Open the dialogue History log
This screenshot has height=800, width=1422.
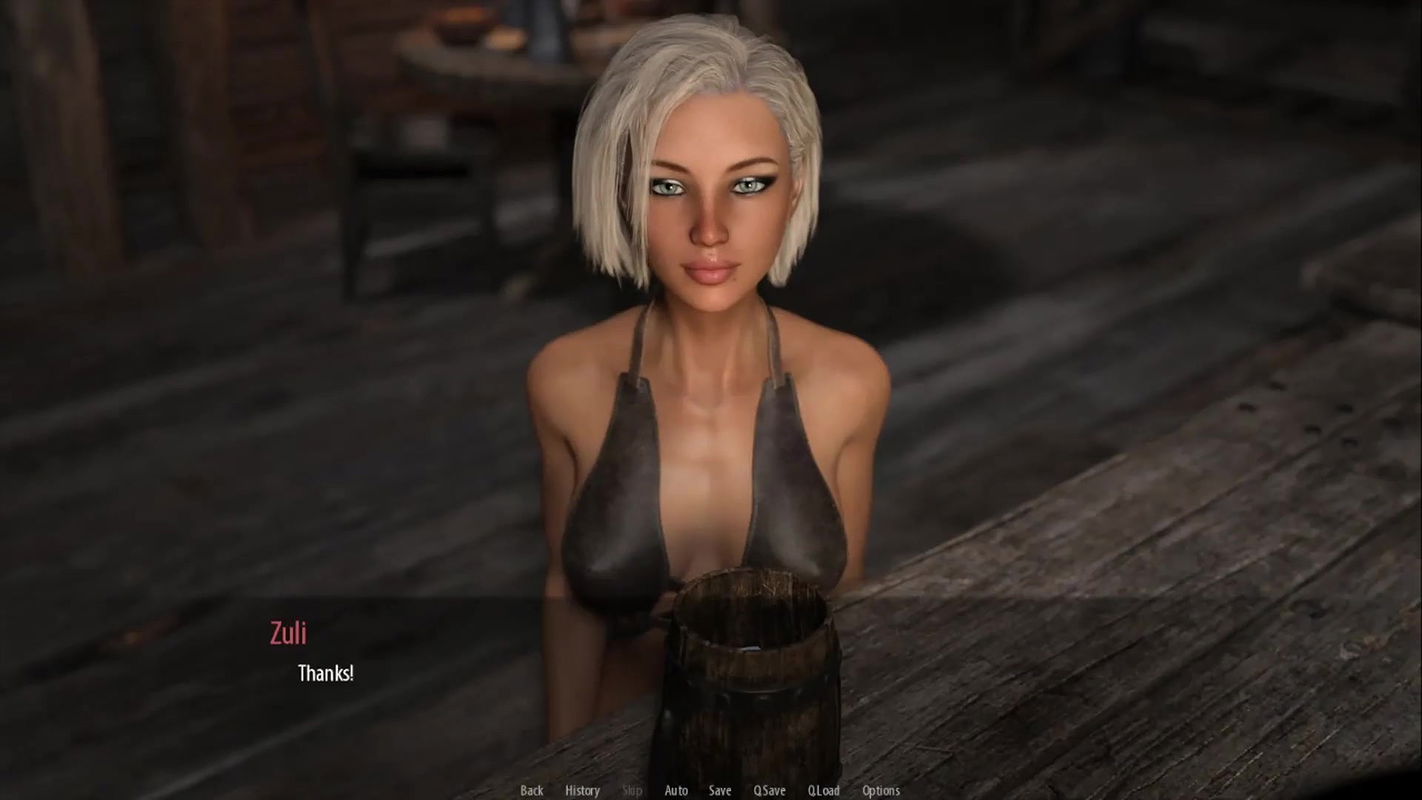582,790
